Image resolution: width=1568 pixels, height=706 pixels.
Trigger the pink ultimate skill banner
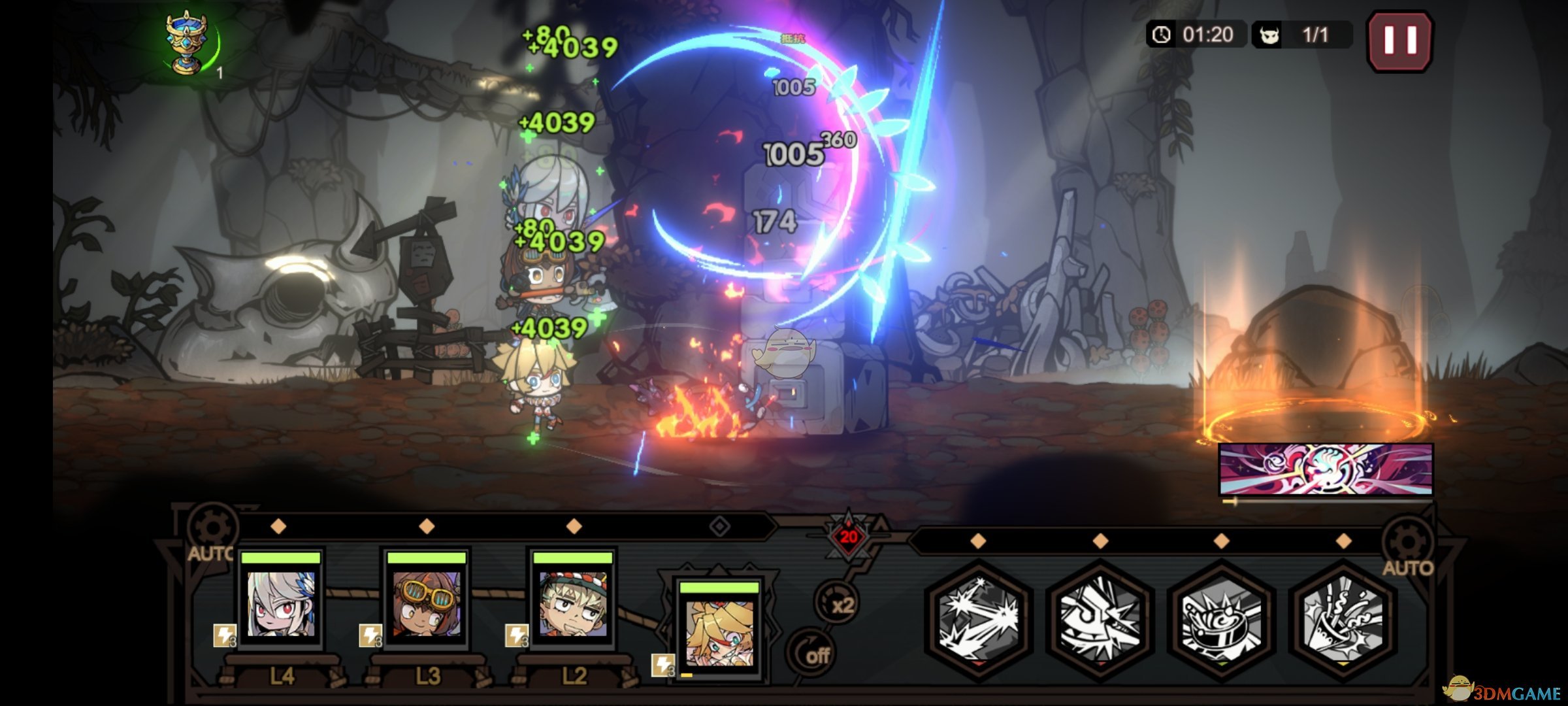coord(1326,469)
